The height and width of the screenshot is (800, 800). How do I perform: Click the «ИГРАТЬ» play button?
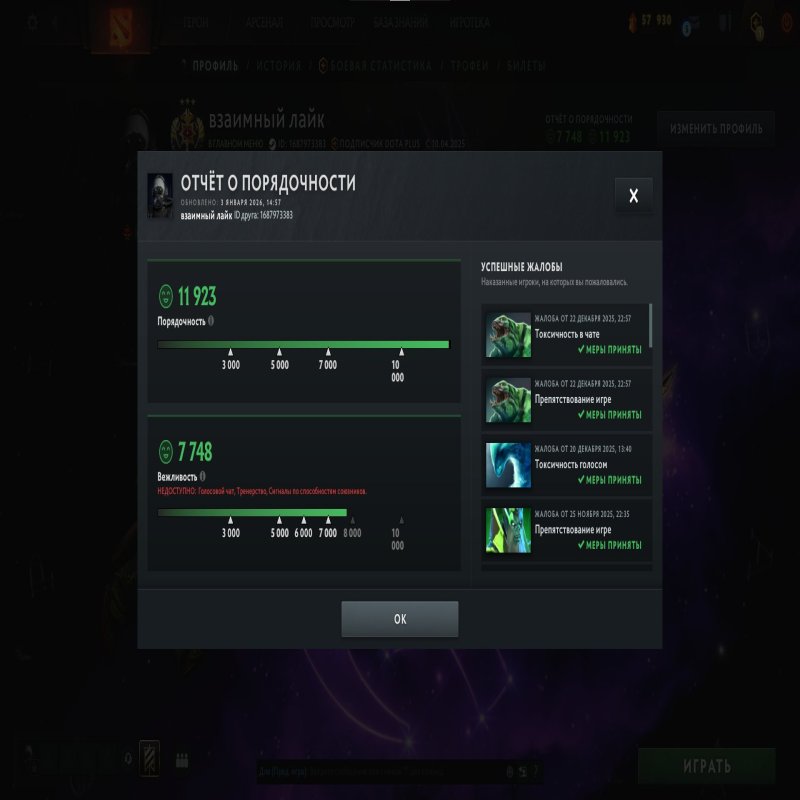click(706, 767)
